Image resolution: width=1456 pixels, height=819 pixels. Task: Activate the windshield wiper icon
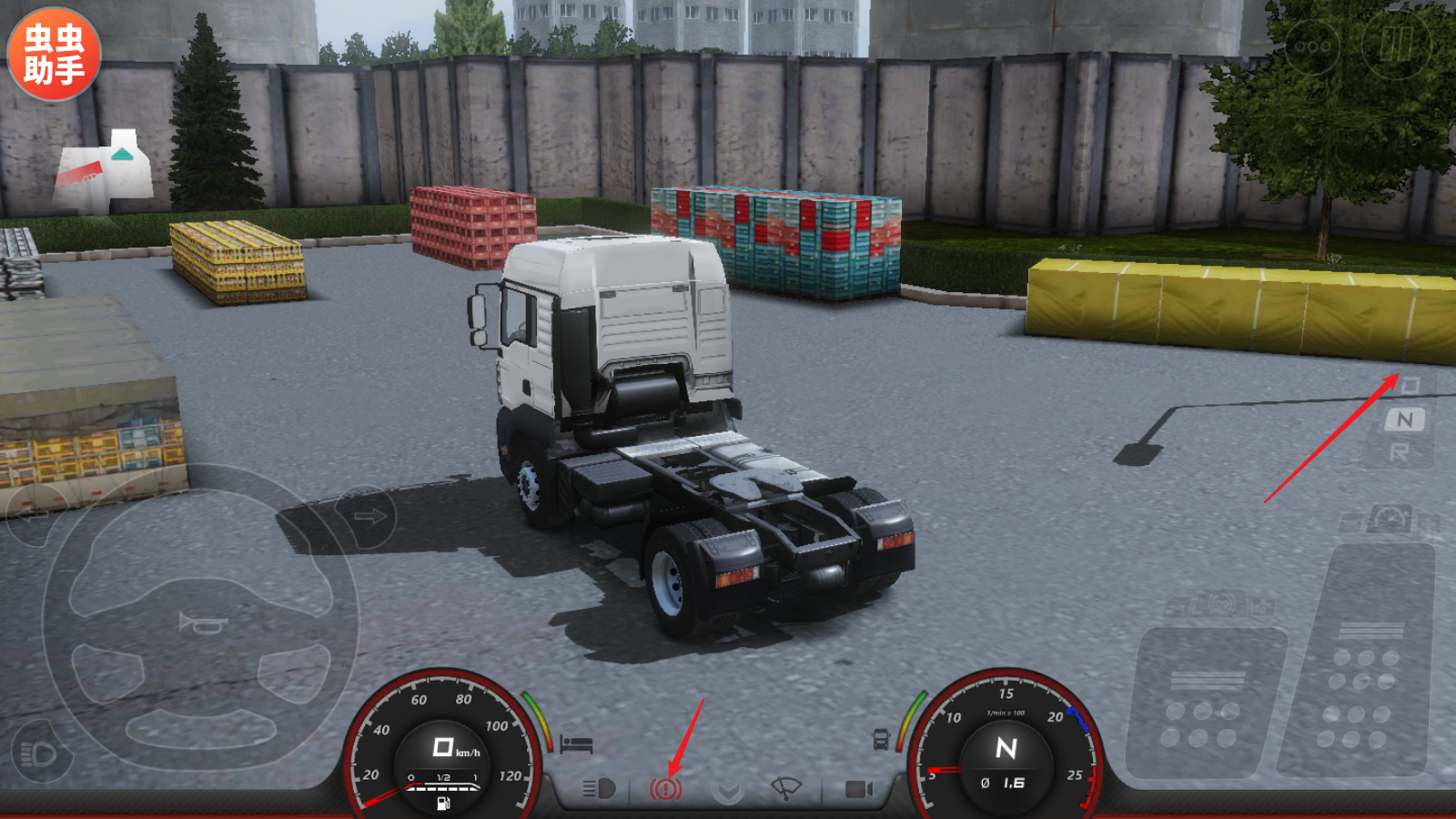pos(785,788)
